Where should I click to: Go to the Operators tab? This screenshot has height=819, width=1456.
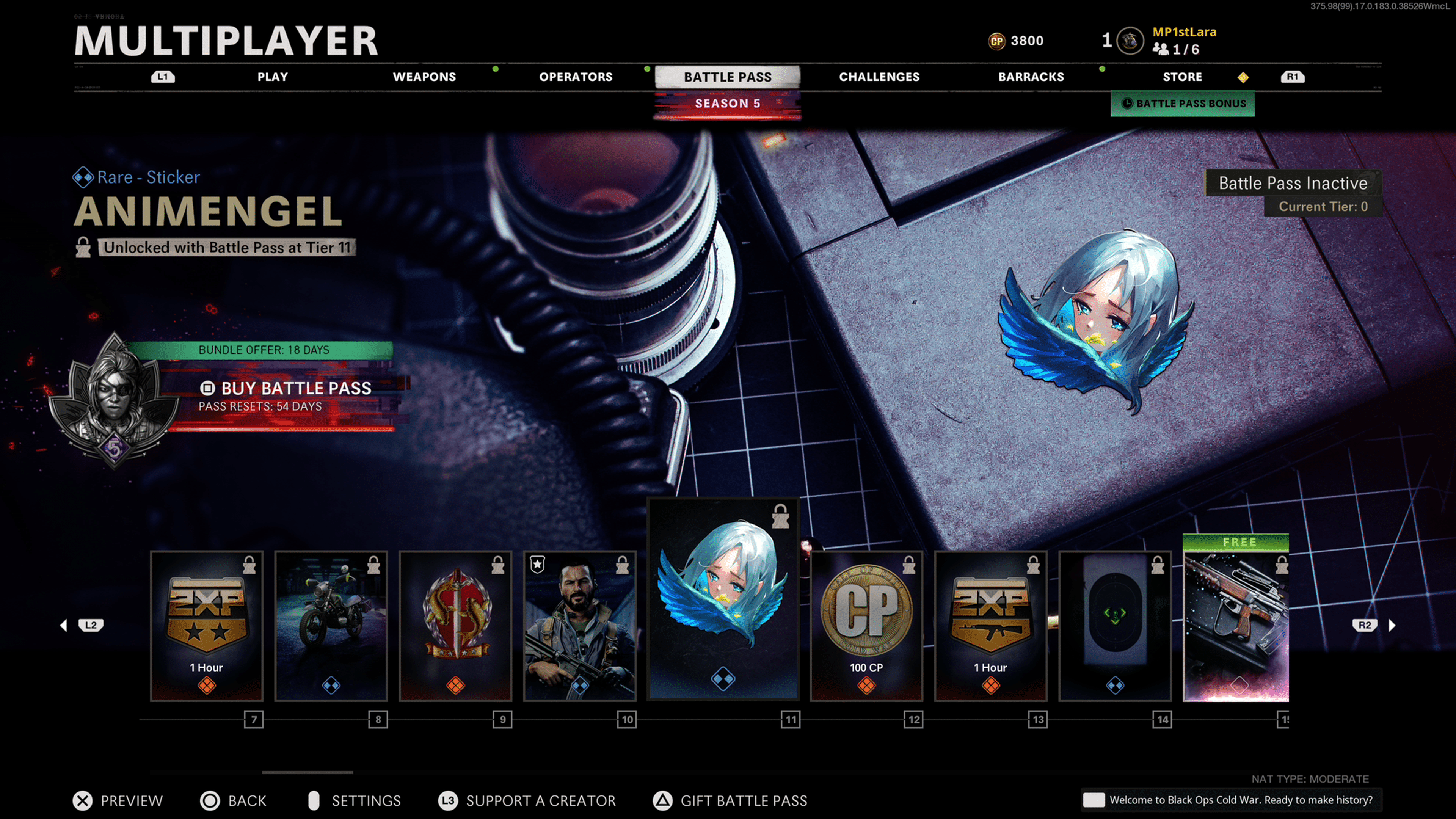[x=576, y=77]
